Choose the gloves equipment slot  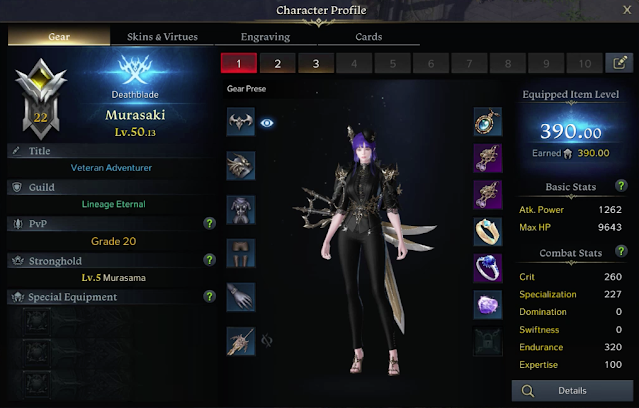(x=241, y=297)
